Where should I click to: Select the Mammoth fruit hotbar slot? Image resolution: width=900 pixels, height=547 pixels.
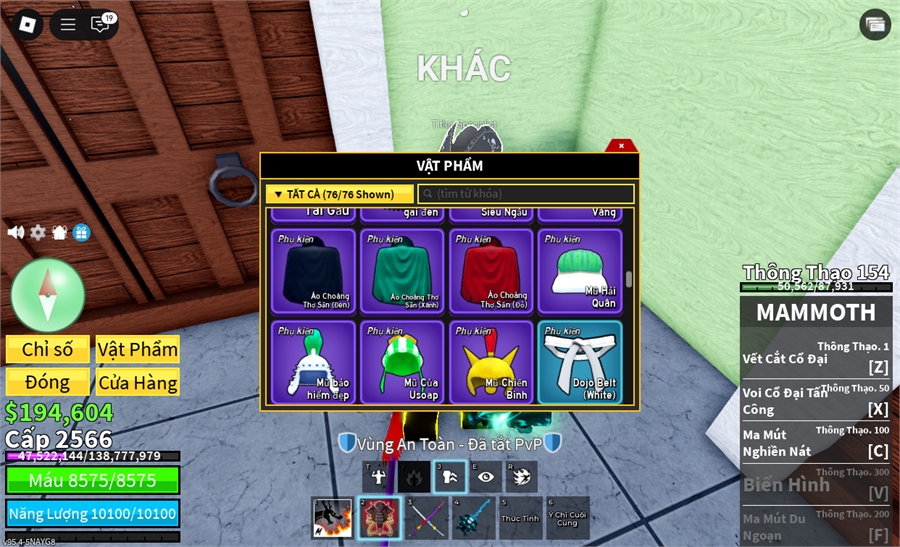click(379, 518)
